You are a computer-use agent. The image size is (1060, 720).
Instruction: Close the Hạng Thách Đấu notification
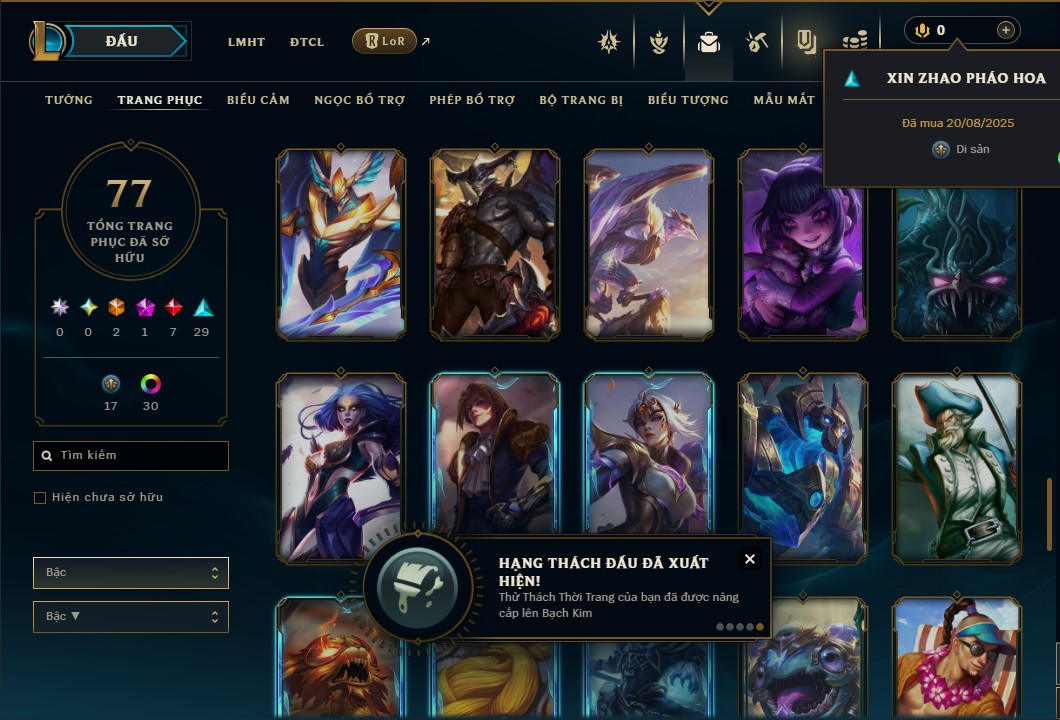pyautogui.click(x=750, y=559)
